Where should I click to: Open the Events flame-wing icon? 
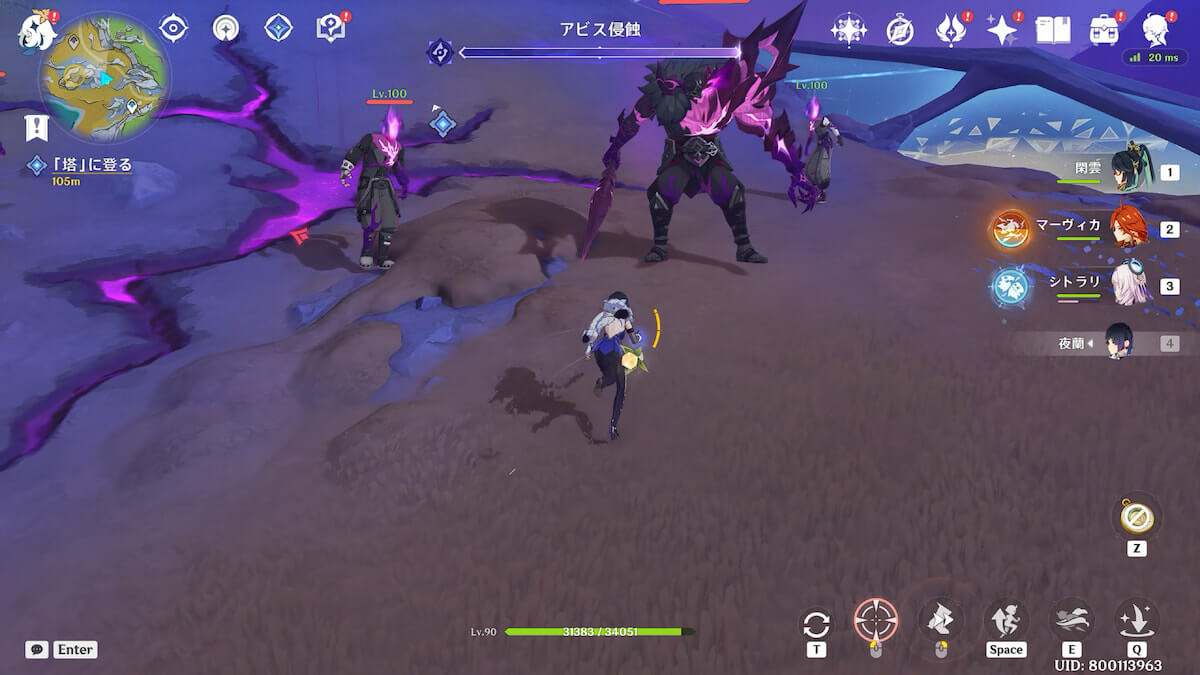950,30
